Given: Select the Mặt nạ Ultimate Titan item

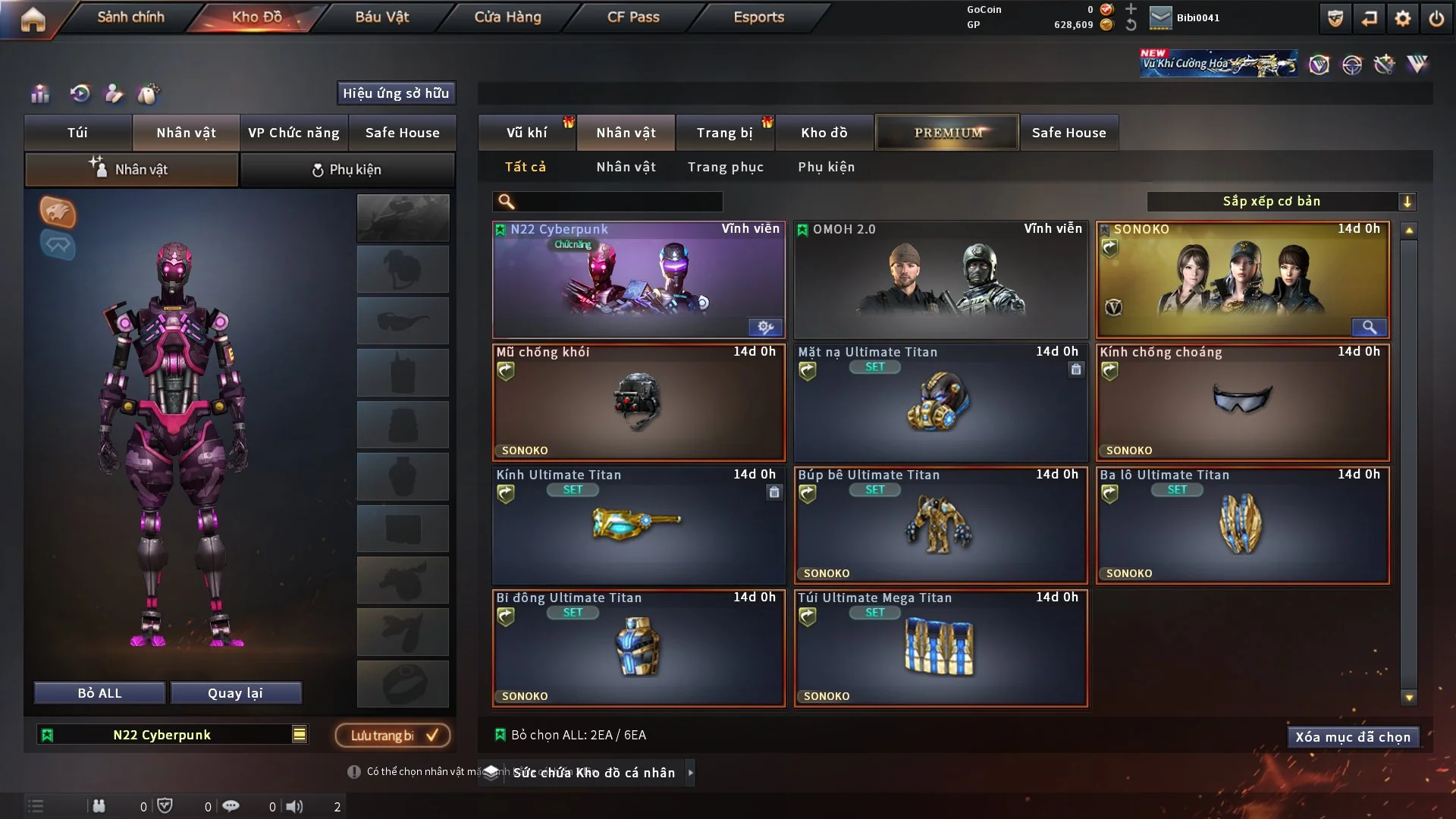Looking at the screenshot, I should [x=940, y=403].
